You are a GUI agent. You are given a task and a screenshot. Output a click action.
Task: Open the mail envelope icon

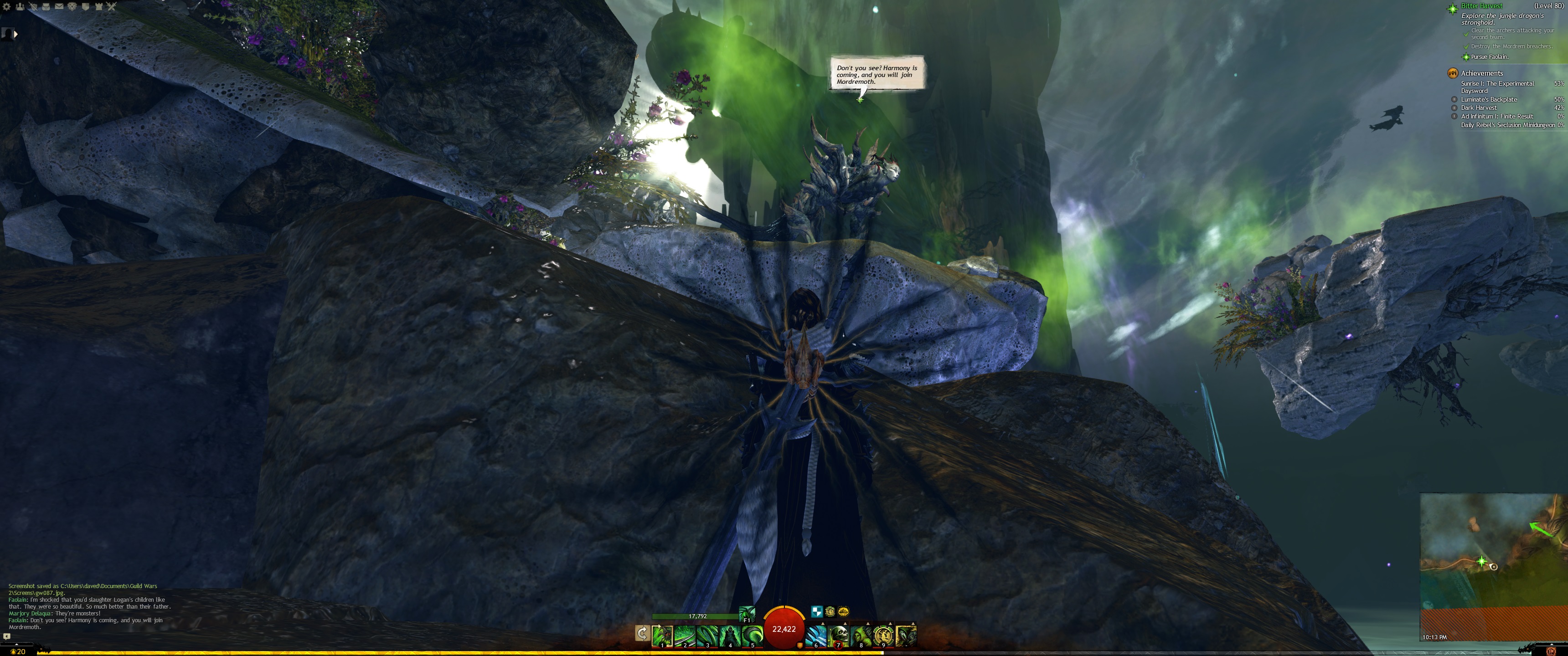click(x=59, y=7)
